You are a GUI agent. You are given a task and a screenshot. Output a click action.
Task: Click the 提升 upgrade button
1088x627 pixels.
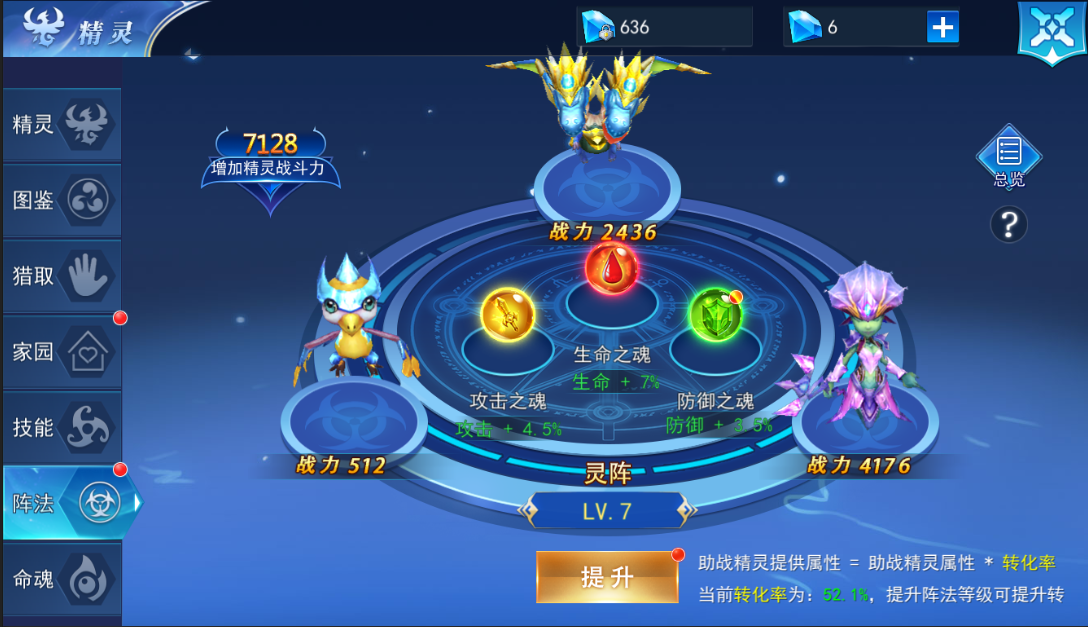coord(607,577)
